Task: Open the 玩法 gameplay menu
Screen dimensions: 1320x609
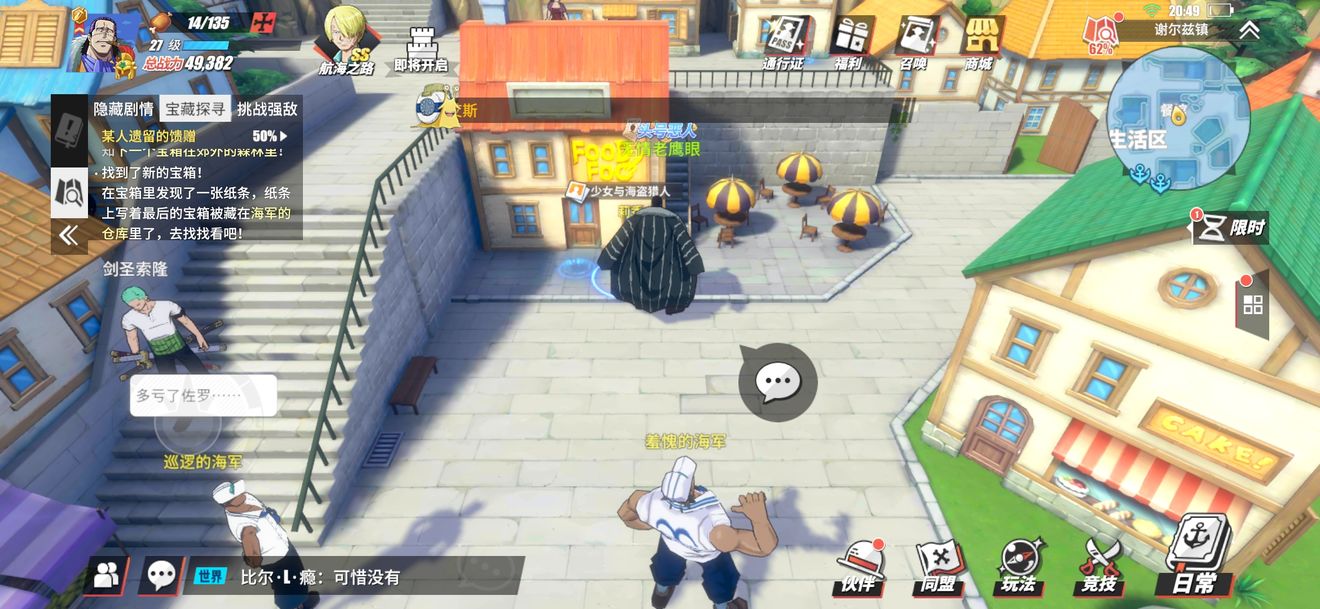Action: point(1019,567)
